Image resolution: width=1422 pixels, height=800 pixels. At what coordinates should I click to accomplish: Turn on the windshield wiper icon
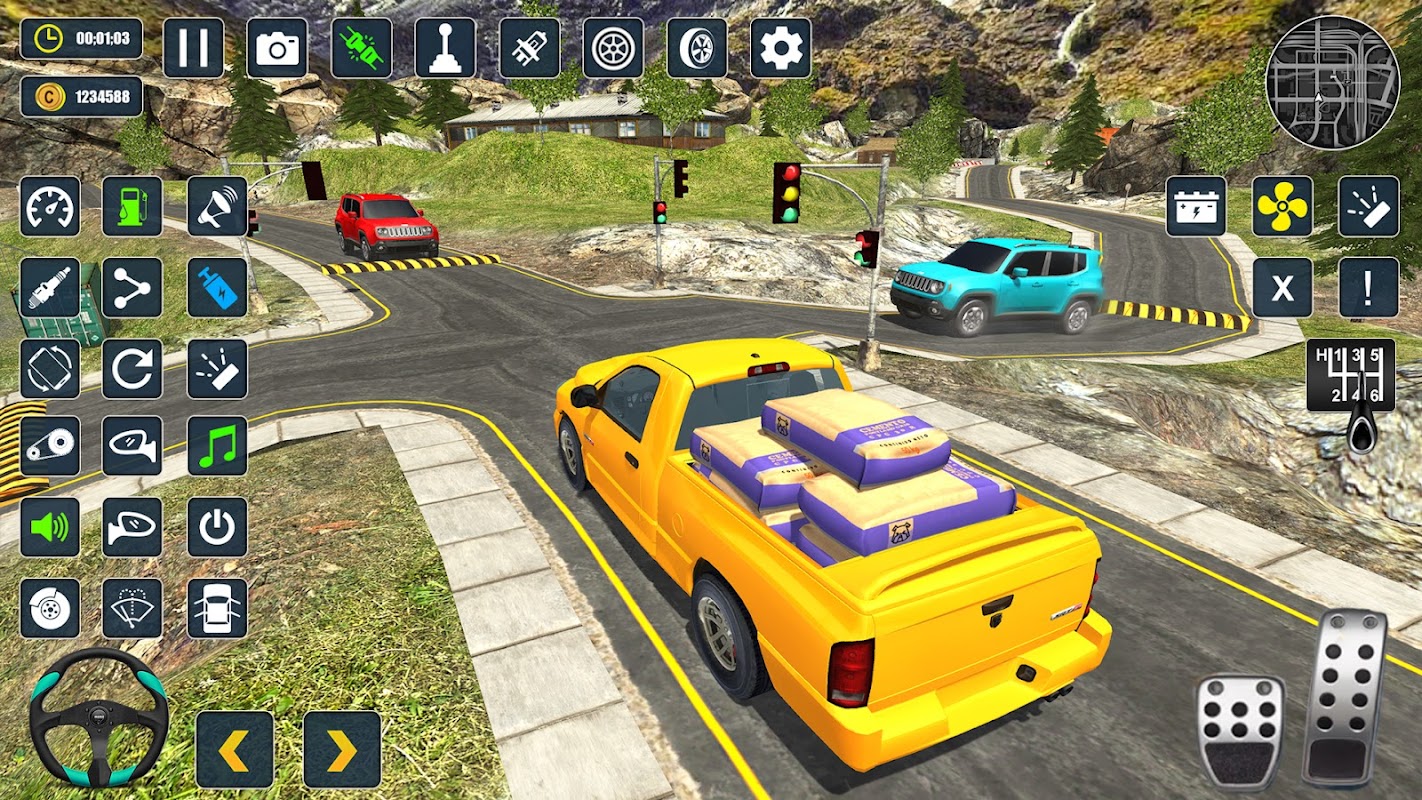(x=132, y=608)
